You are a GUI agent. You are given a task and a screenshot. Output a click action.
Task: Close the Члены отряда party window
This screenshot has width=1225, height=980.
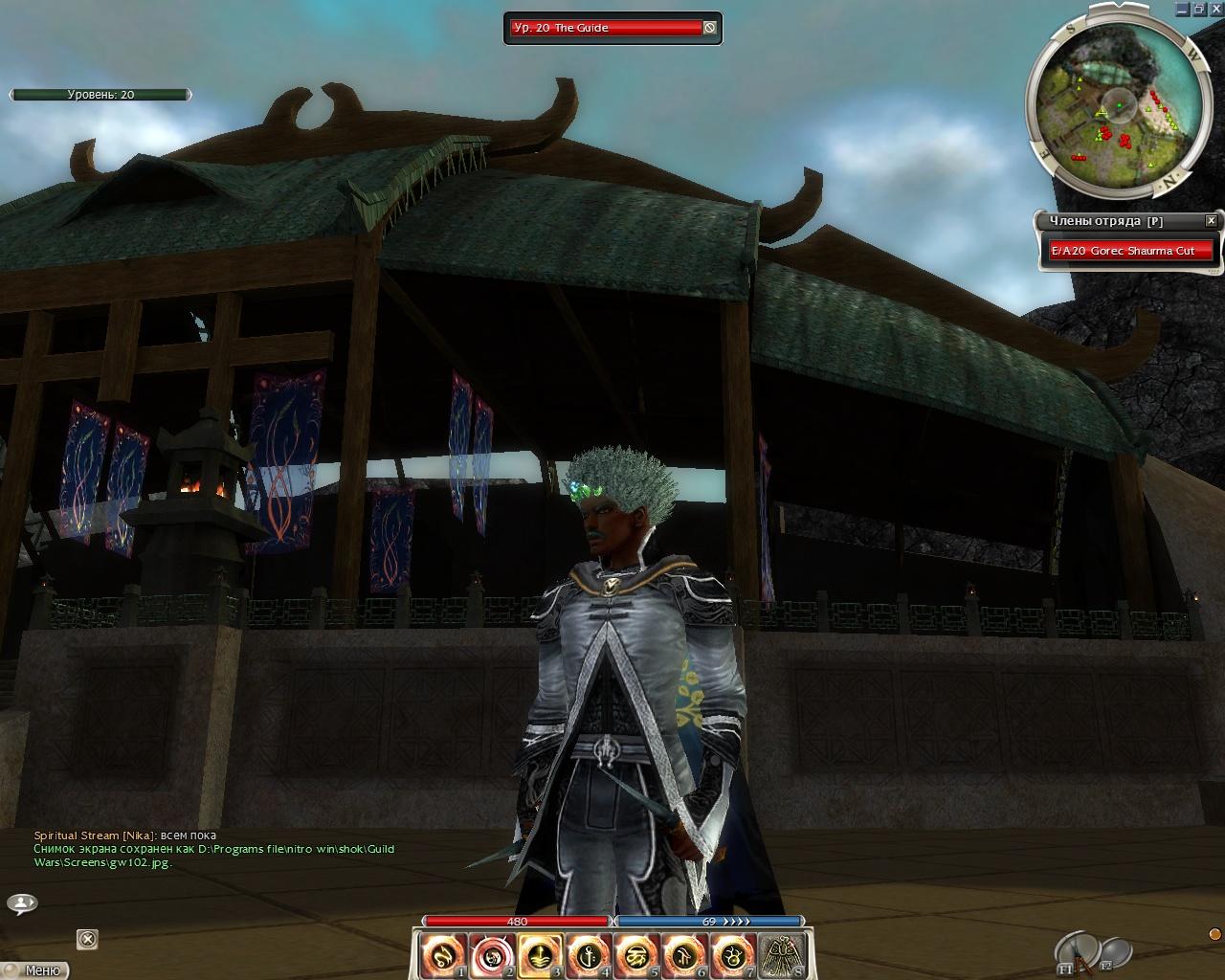(x=1211, y=220)
